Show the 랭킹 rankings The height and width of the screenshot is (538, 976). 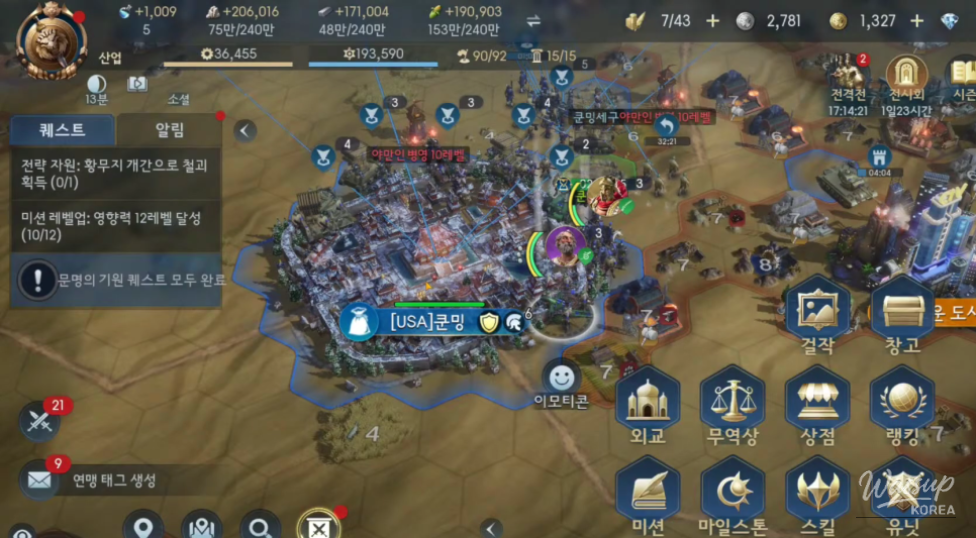[x=902, y=405]
